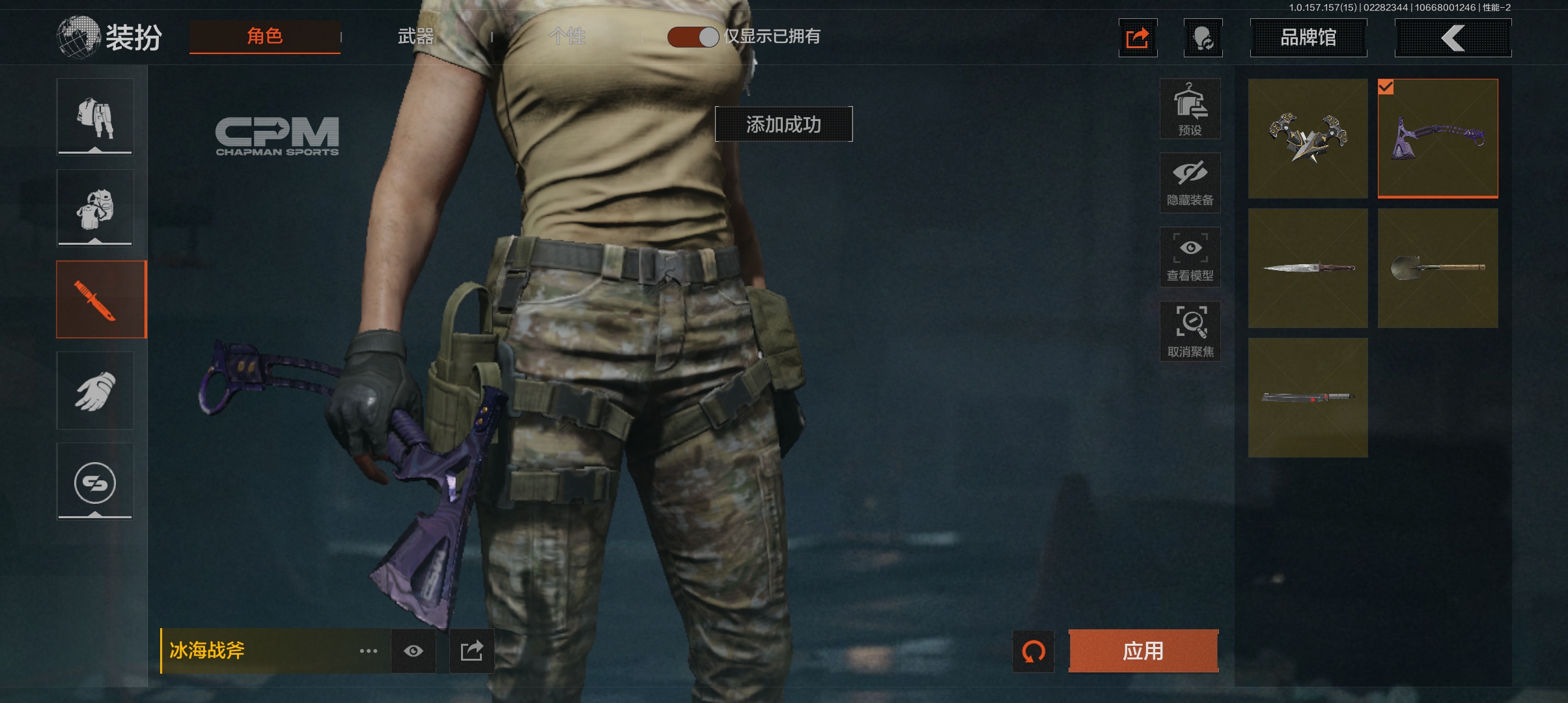Image resolution: width=1568 pixels, height=703 pixels.
Task: Toggle 仅显示已拥有 owned-only filter
Action: coord(693,37)
